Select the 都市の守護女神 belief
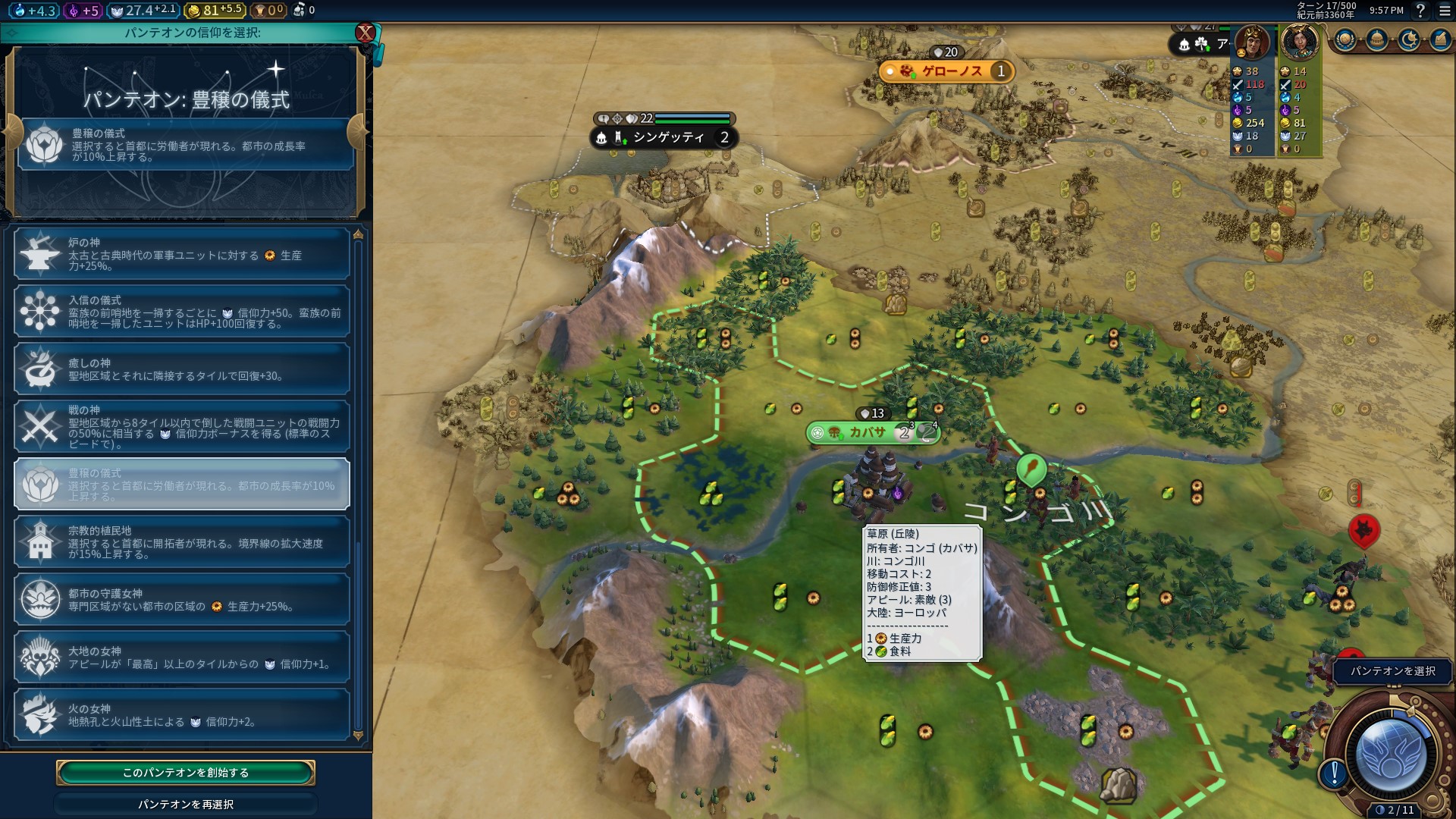The image size is (1456, 819). tap(182, 600)
